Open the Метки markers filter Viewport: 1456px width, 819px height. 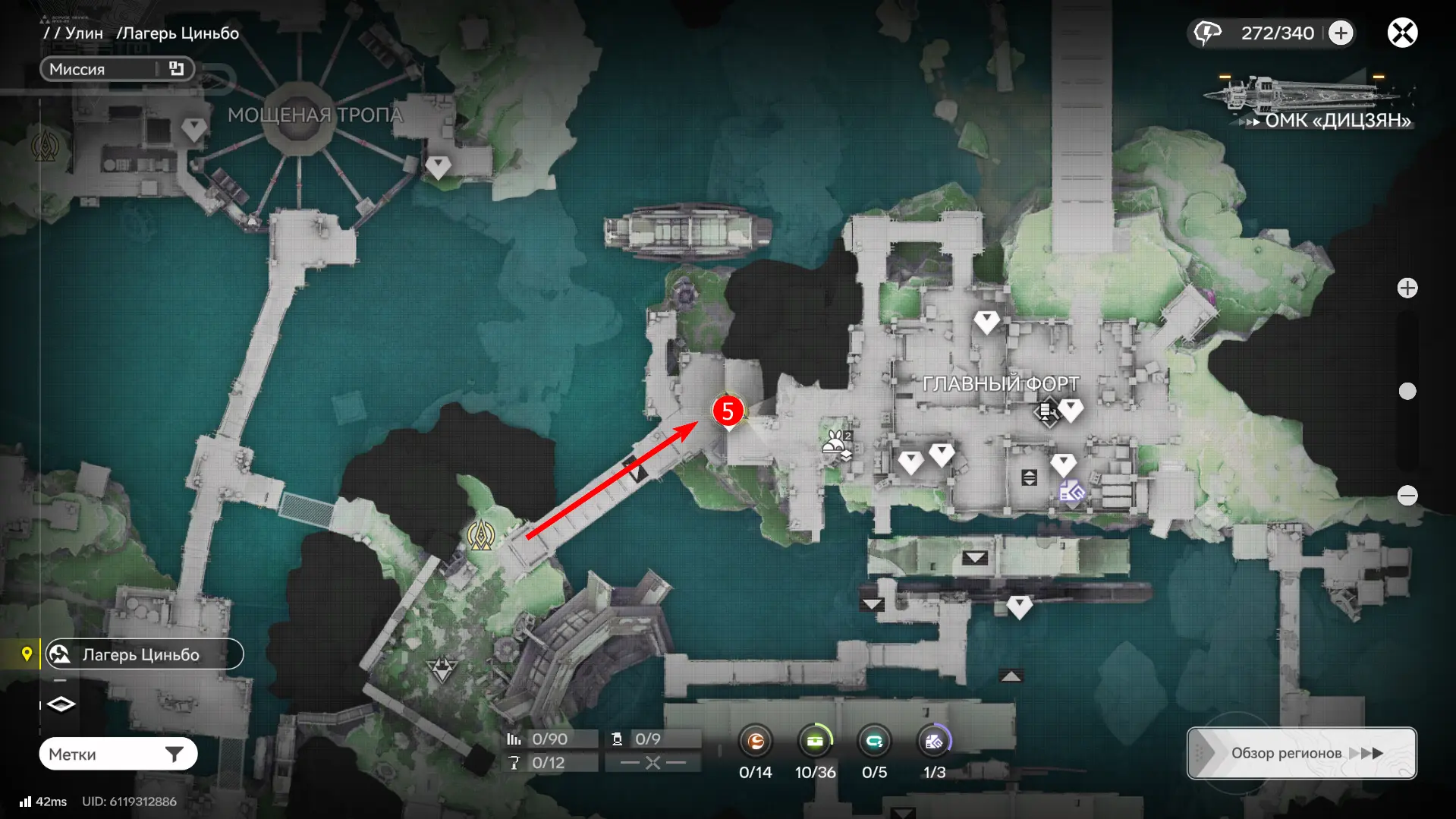tap(118, 754)
